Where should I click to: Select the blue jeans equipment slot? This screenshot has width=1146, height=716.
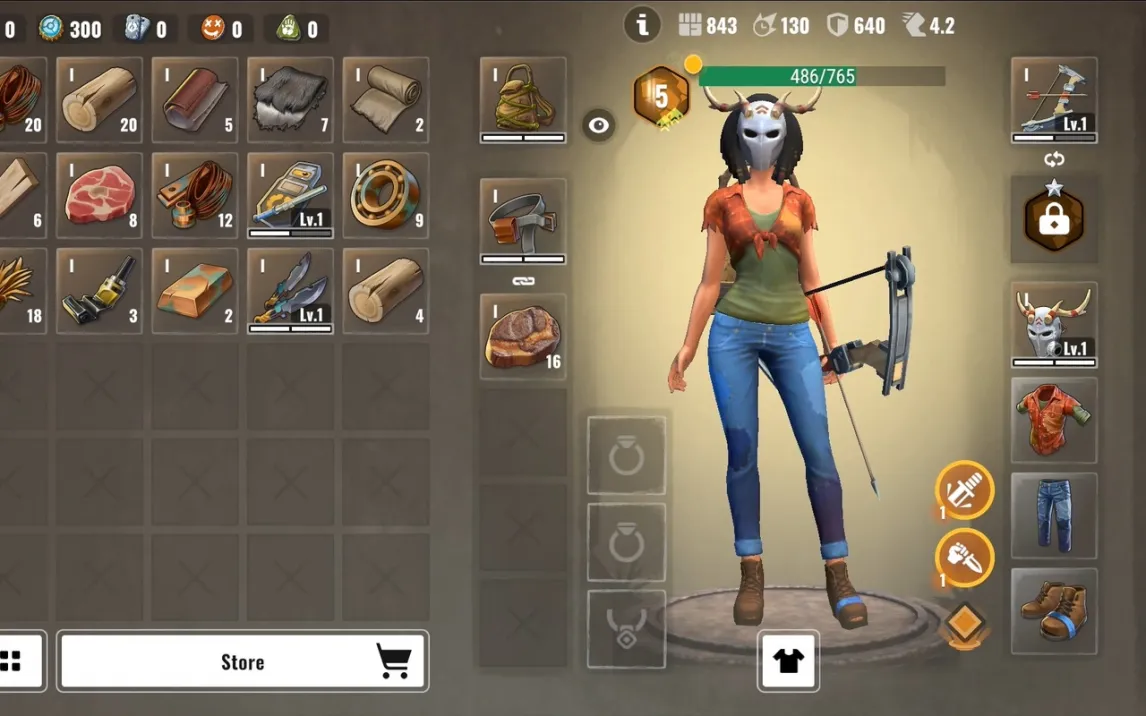click(1054, 515)
